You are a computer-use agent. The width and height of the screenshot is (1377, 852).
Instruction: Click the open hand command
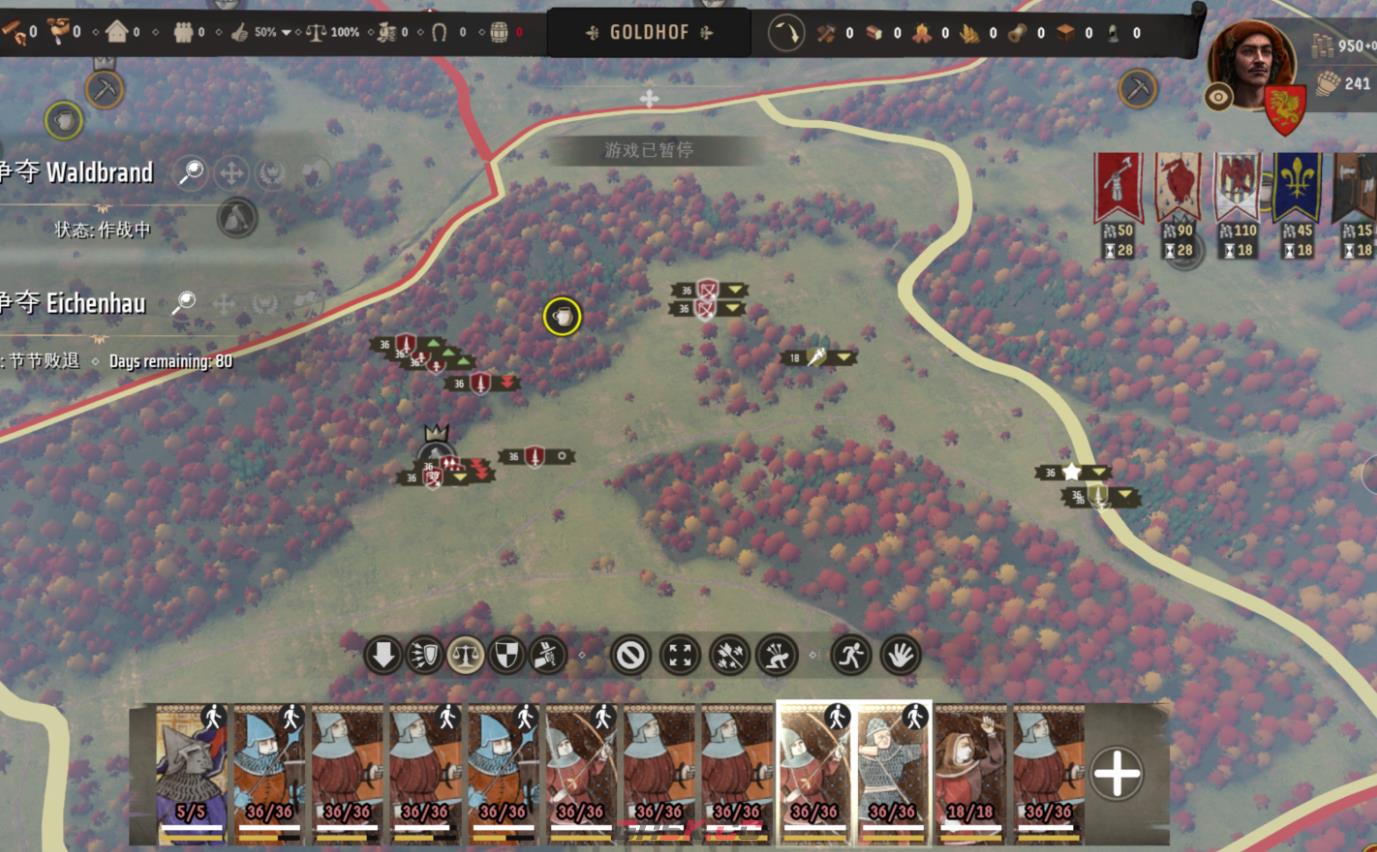click(900, 656)
